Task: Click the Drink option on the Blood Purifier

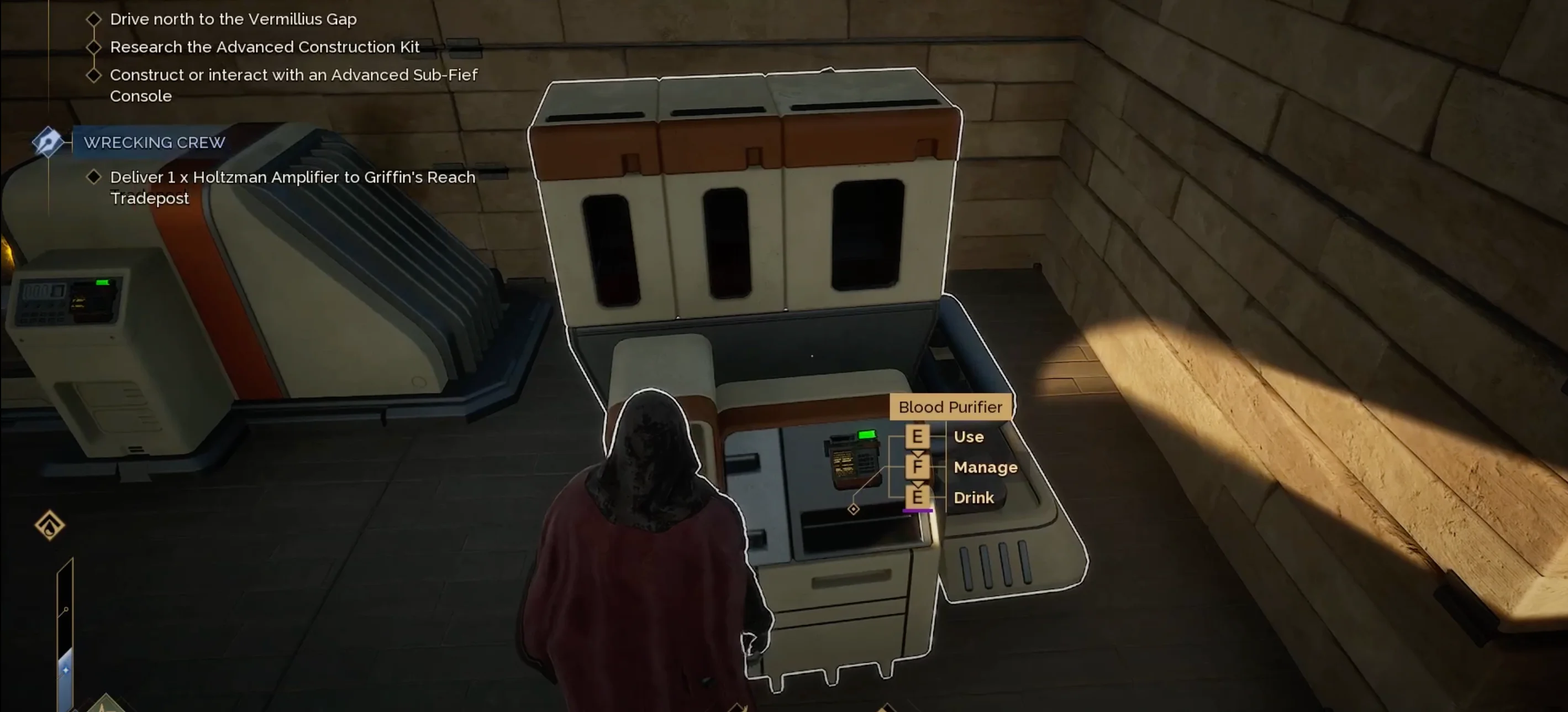Action: click(x=974, y=498)
